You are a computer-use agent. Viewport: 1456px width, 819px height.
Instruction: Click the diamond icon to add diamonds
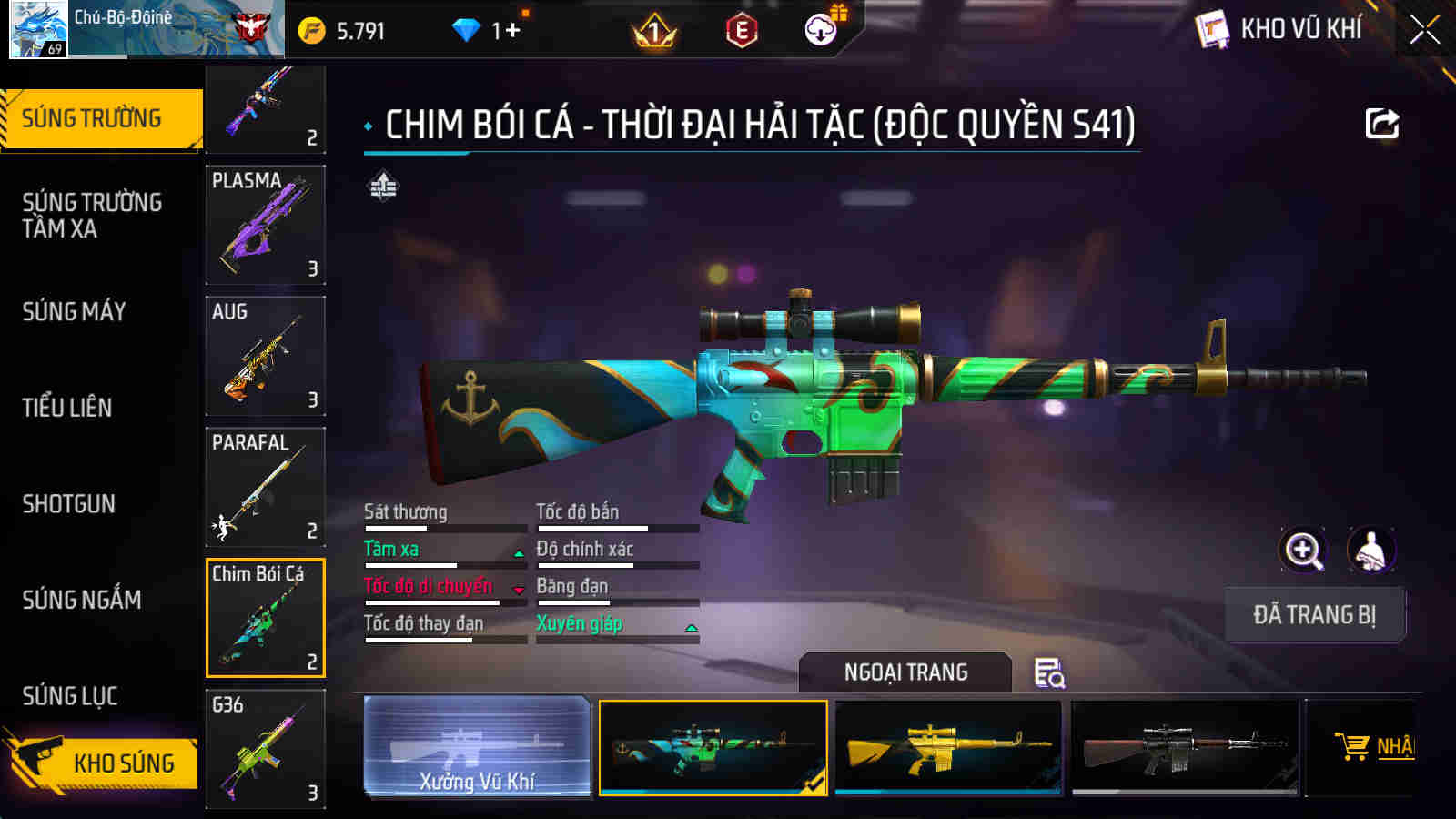pos(467,28)
